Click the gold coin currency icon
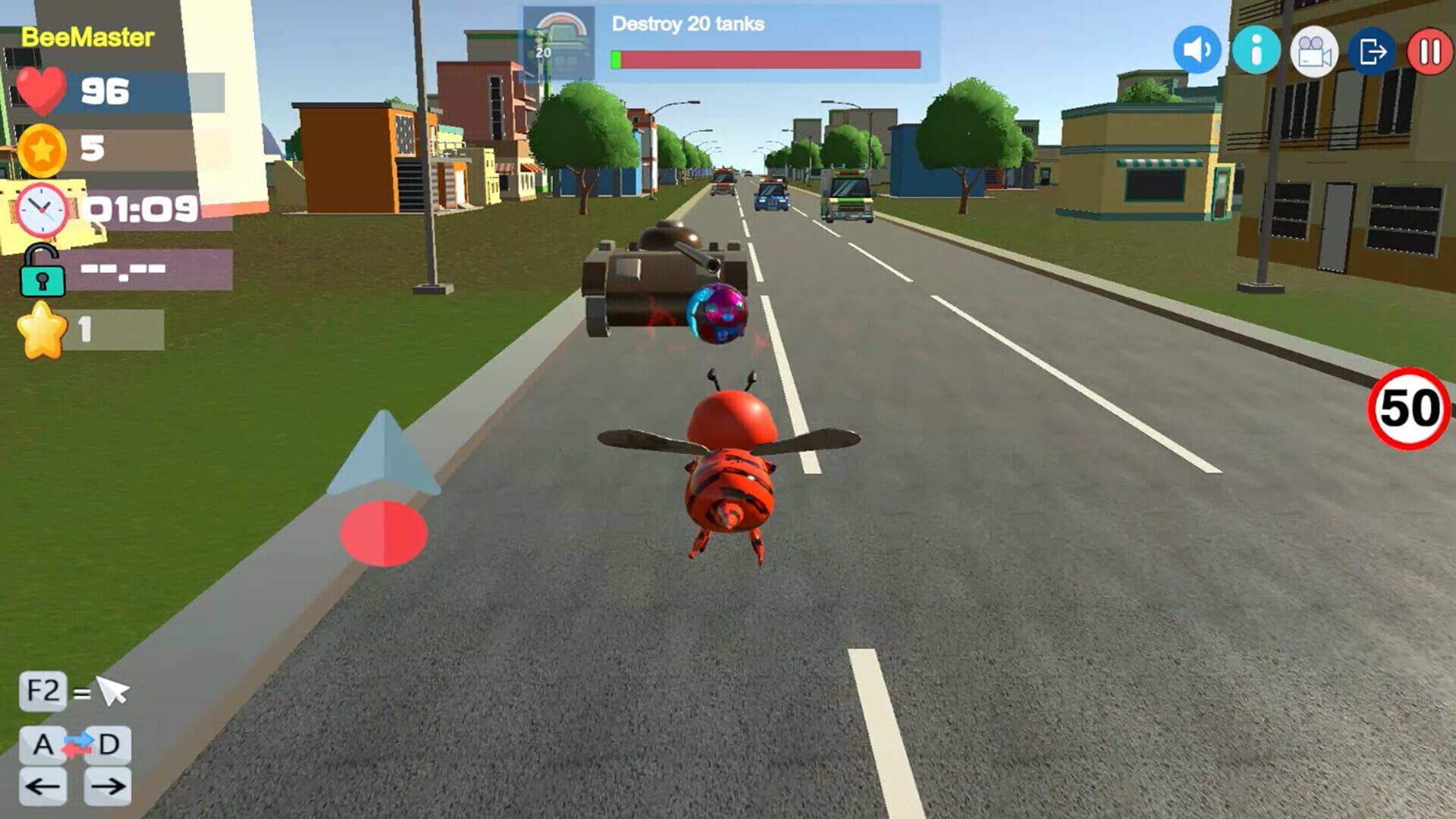Image resolution: width=1456 pixels, height=819 pixels. click(43, 150)
